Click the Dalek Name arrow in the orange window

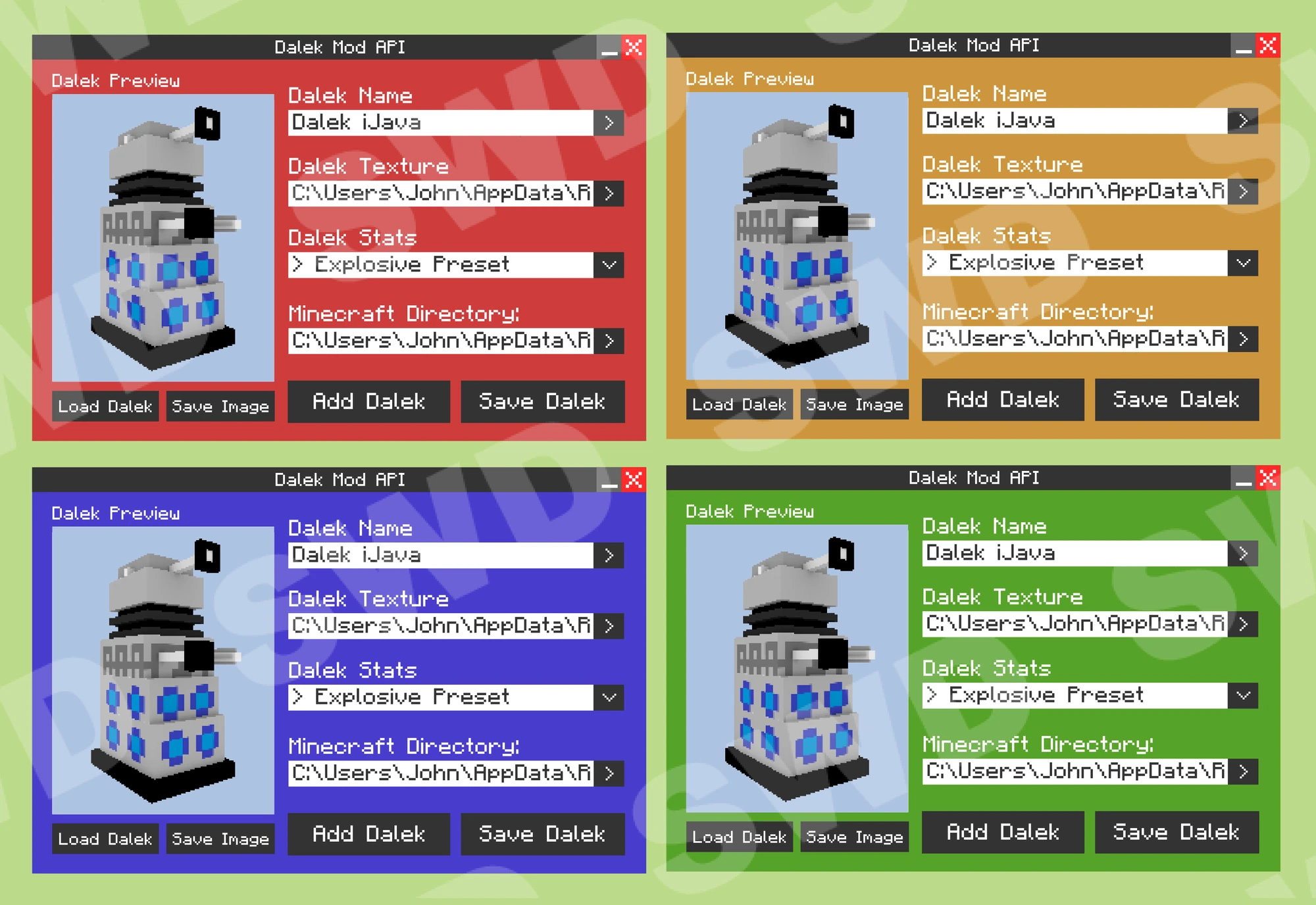[x=1242, y=121]
